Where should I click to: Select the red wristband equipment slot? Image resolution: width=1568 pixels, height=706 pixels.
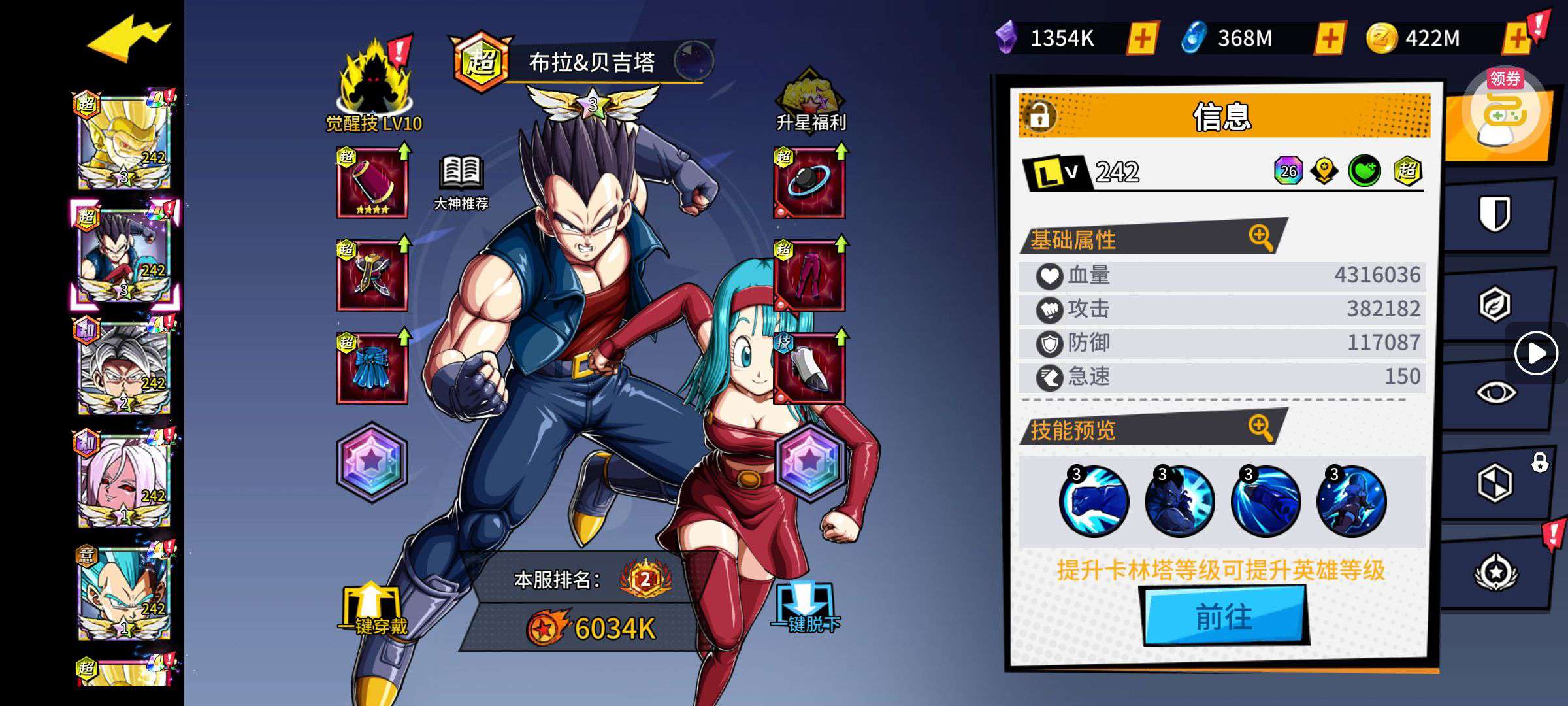point(372,183)
